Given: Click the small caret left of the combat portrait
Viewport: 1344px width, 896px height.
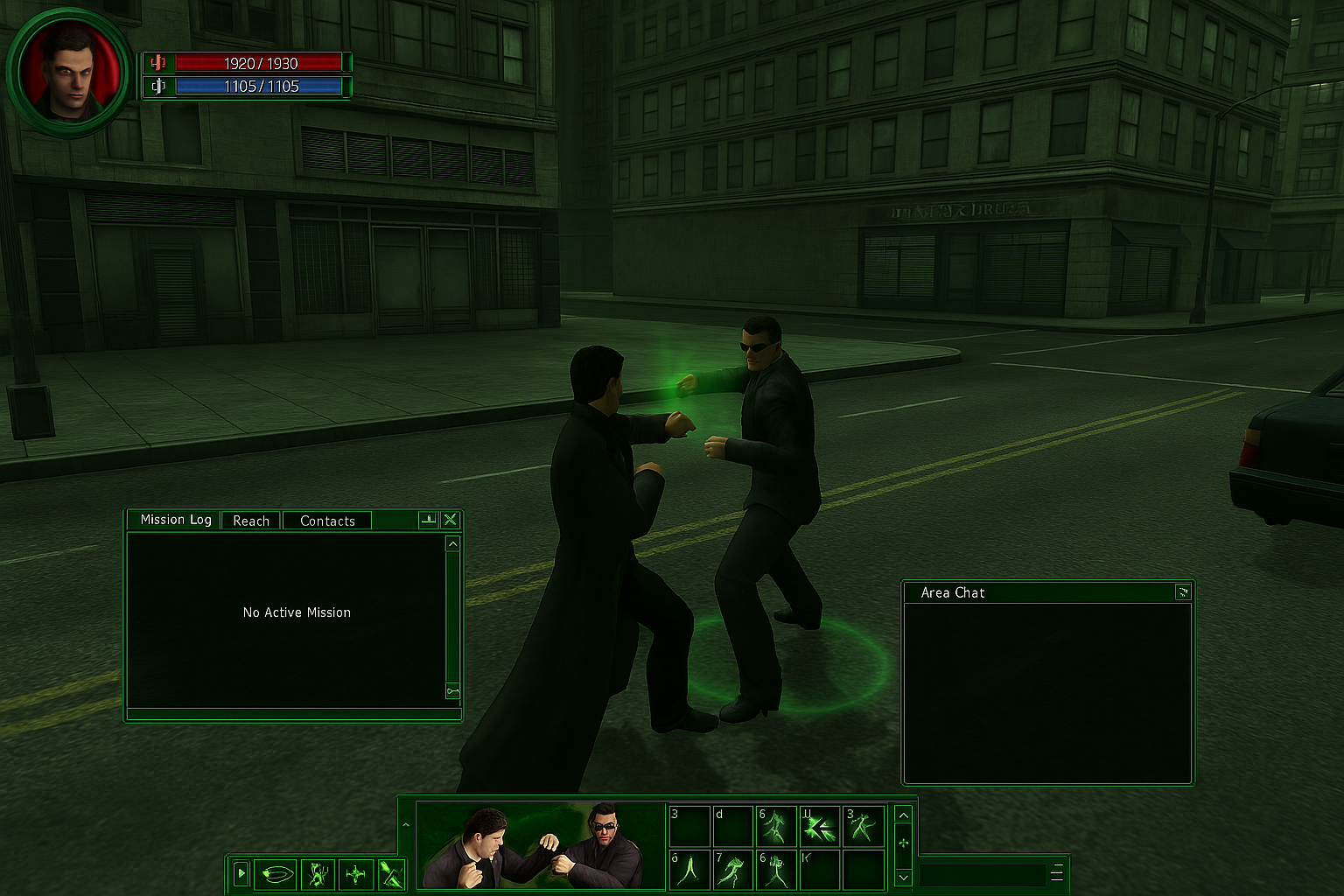Looking at the screenshot, I should pos(405,825).
